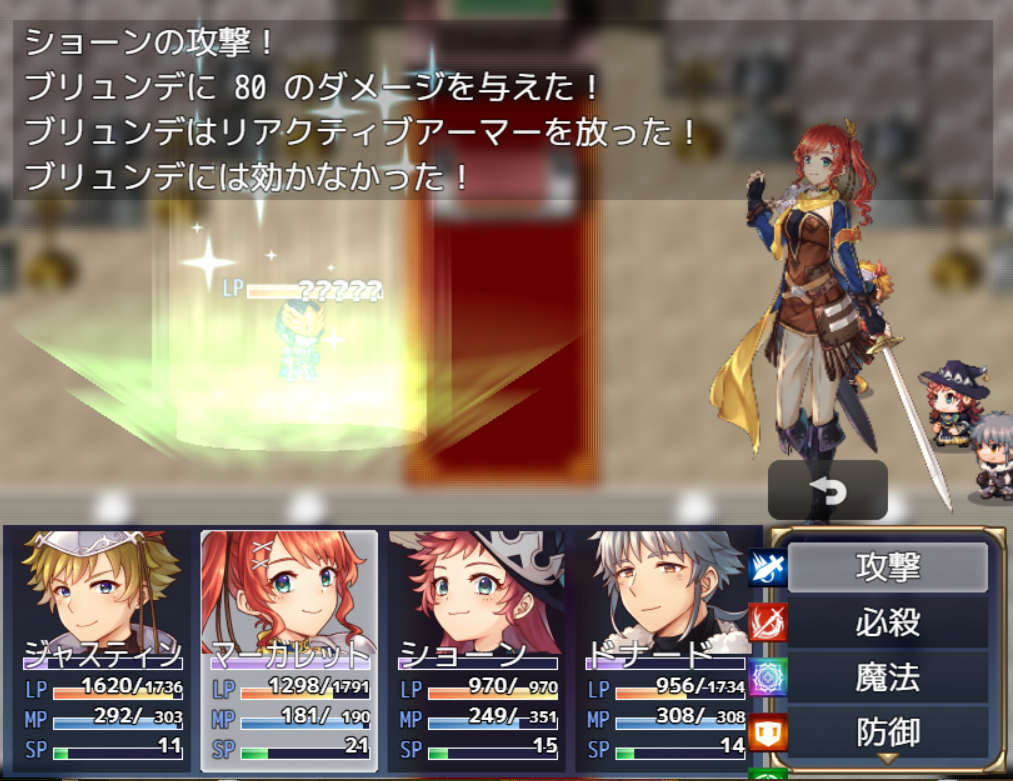1013x781 pixels.
Task: Select ジャスティン's party status panel
Action: point(101,650)
